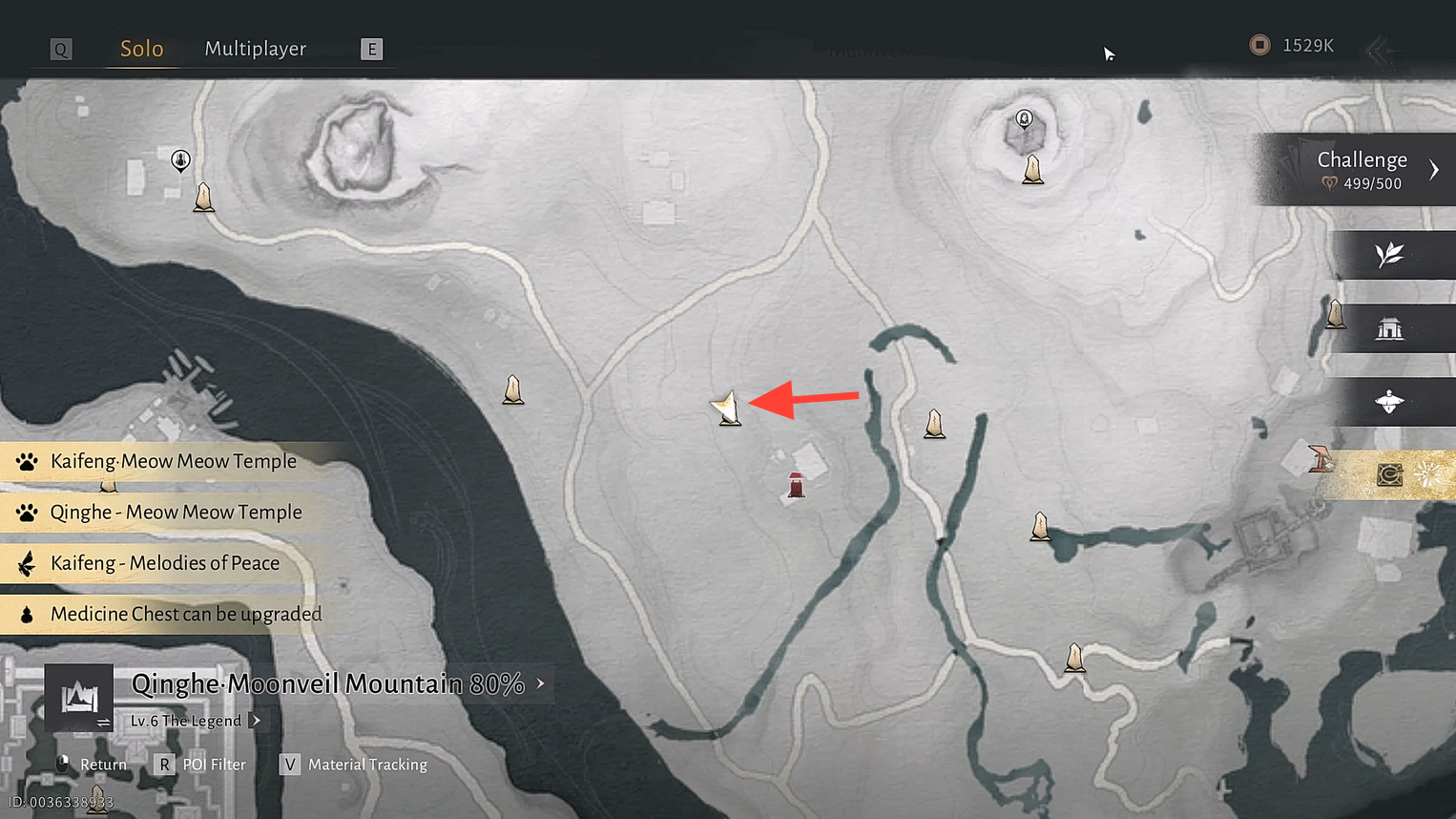Select the map marker the red arrow indicates
The height and width of the screenshot is (819, 1456).
tap(728, 409)
